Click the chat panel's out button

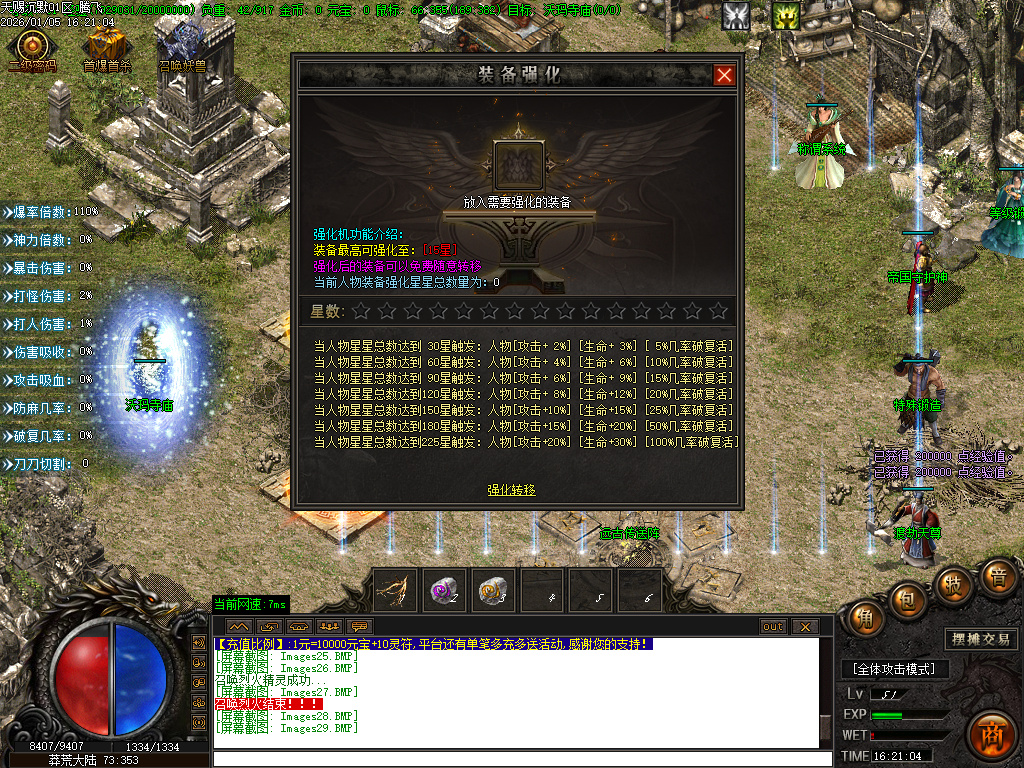pyautogui.click(x=773, y=627)
